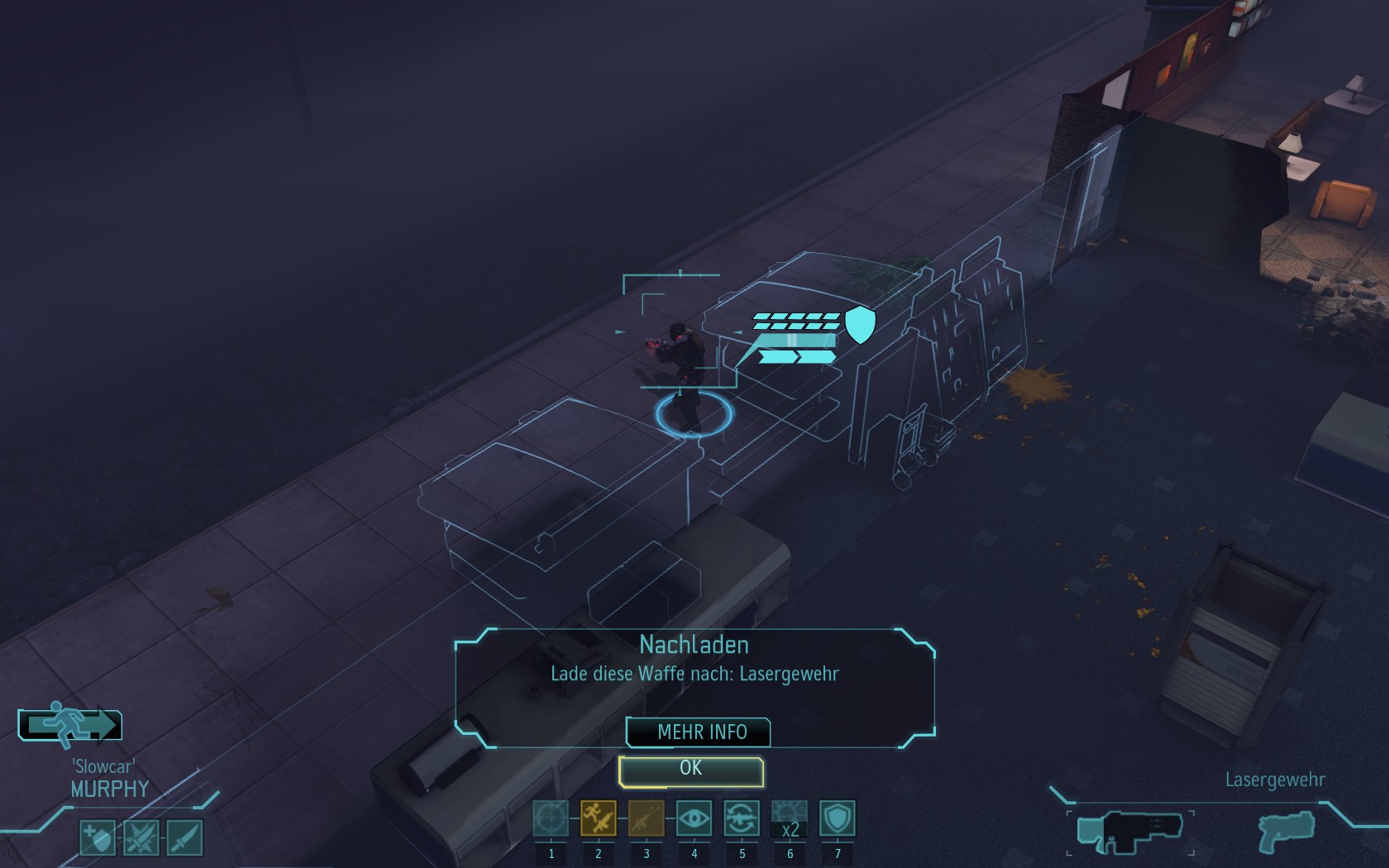Select the single knife perk icon

(184, 837)
